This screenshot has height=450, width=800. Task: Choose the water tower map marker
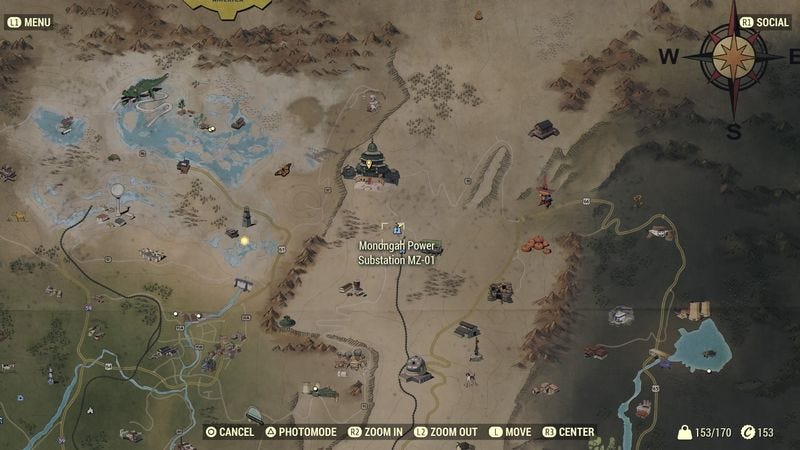coord(118,192)
